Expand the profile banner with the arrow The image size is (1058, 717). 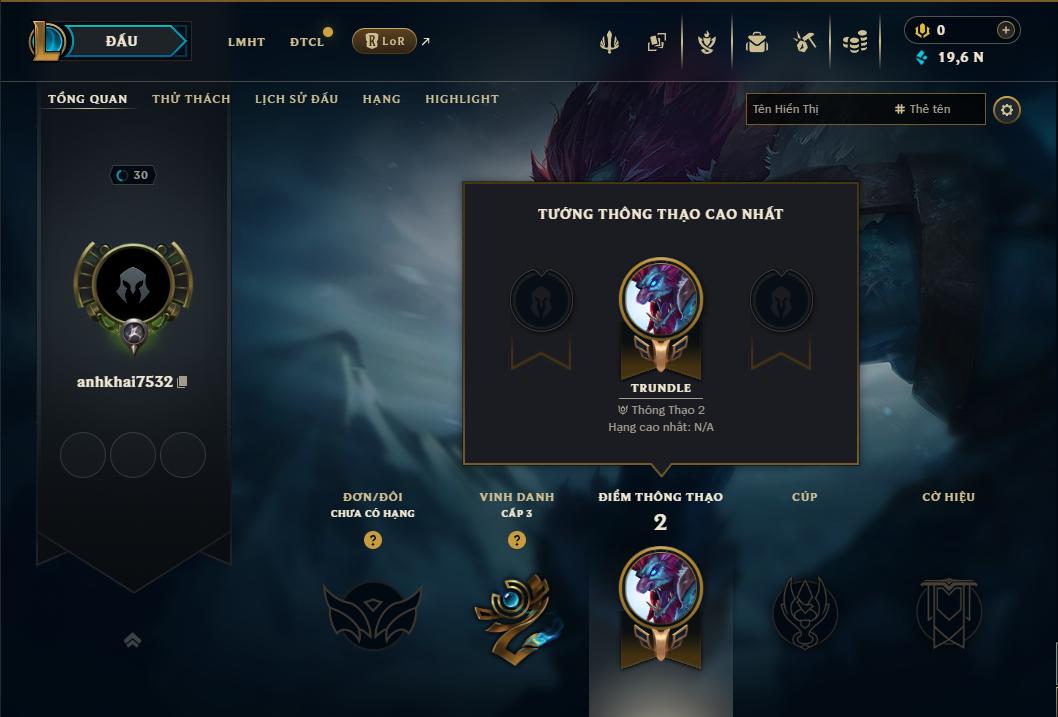[132, 640]
